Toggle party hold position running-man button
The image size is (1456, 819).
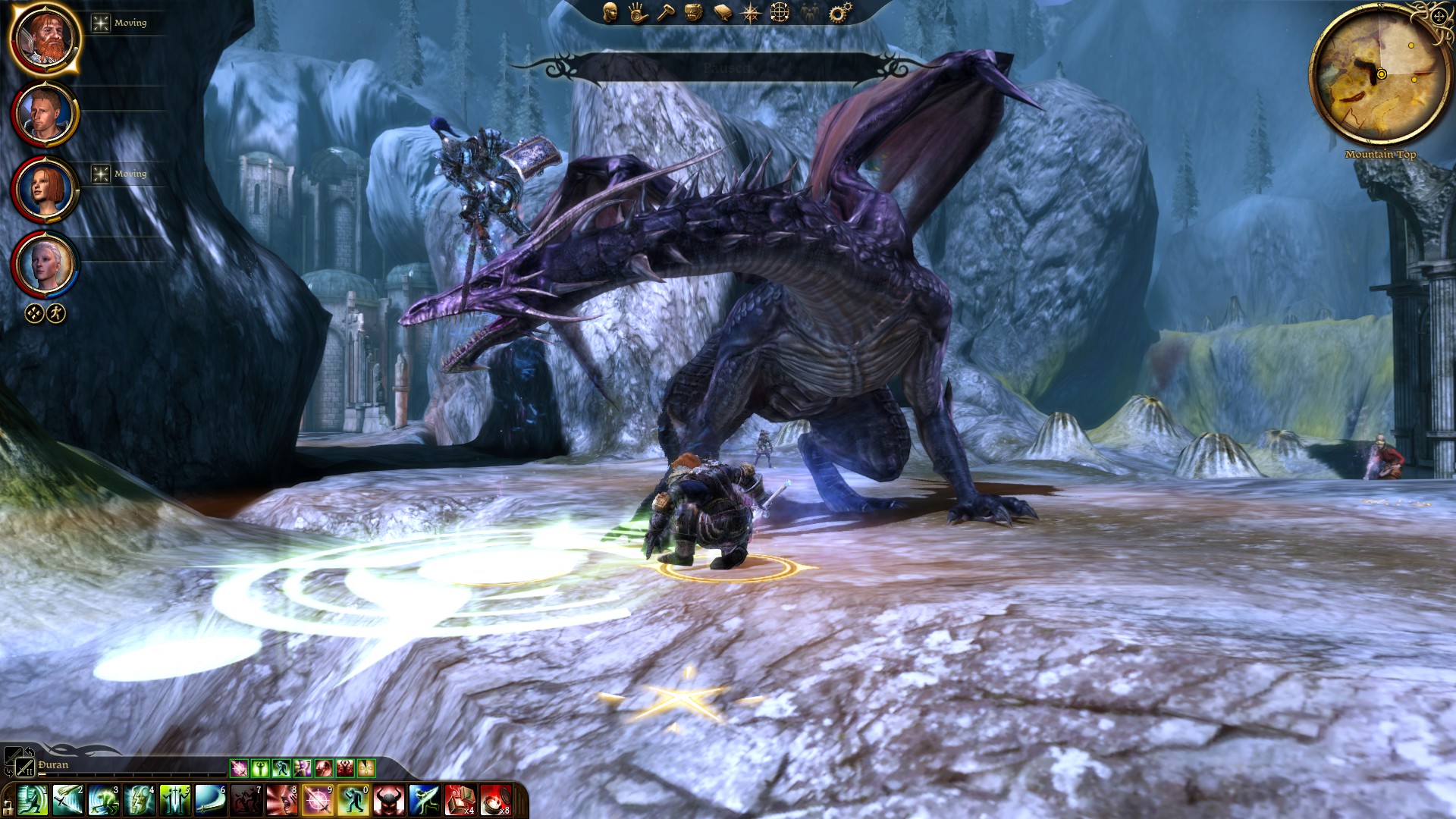pyautogui.click(x=56, y=313)
